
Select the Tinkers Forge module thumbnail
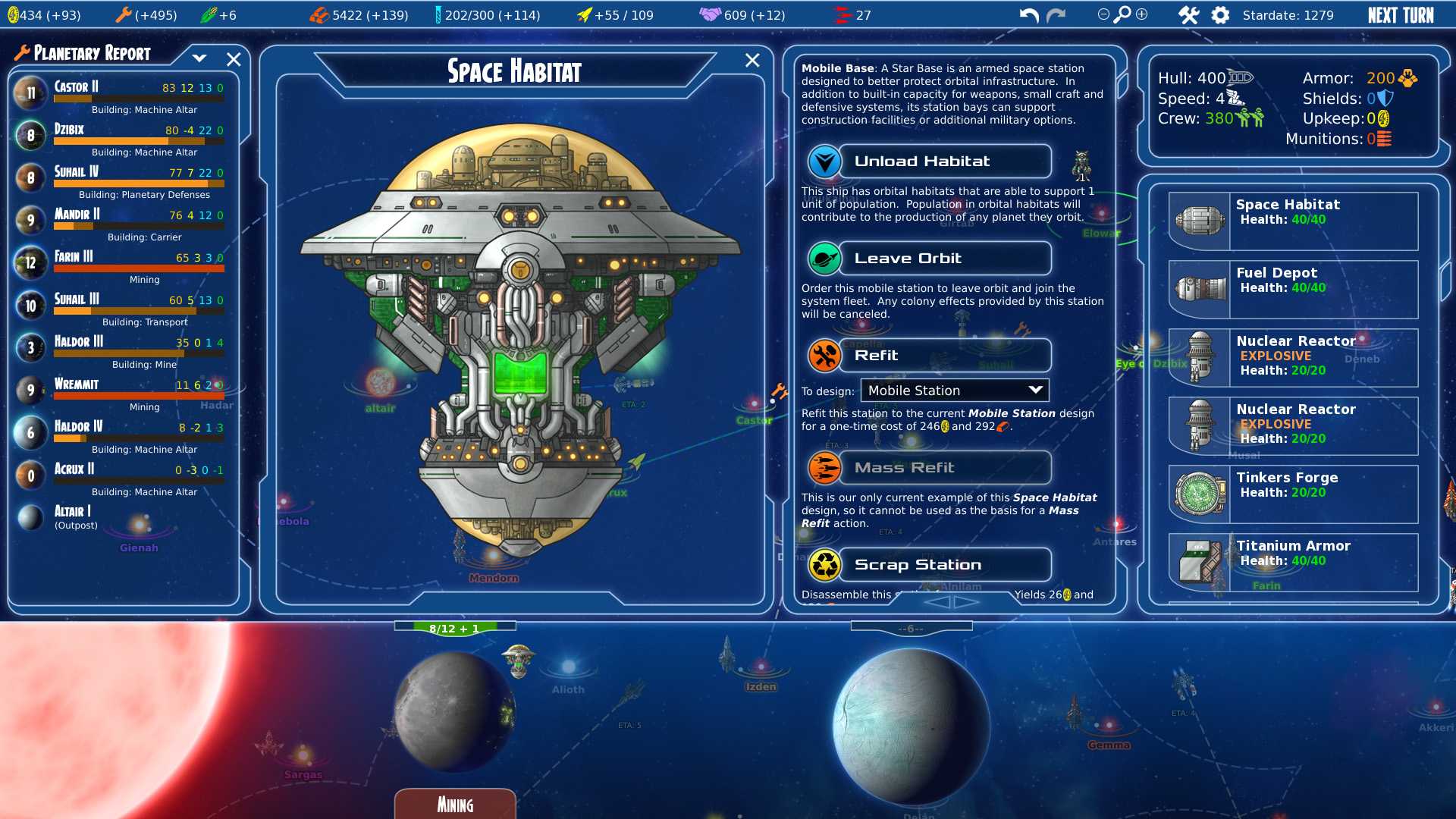(x=1199, y=493)
